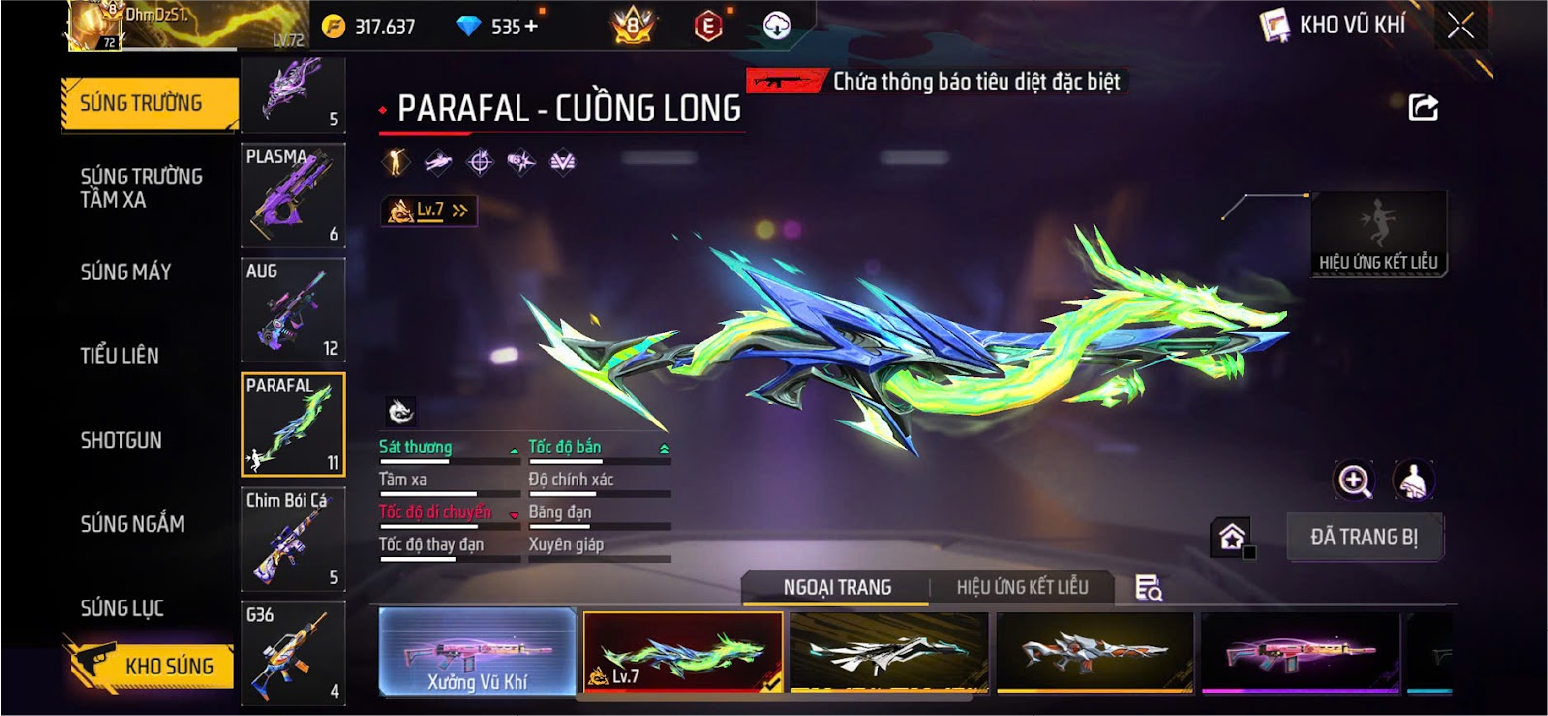Open the Súng Máy weapon category

(126, 272)
